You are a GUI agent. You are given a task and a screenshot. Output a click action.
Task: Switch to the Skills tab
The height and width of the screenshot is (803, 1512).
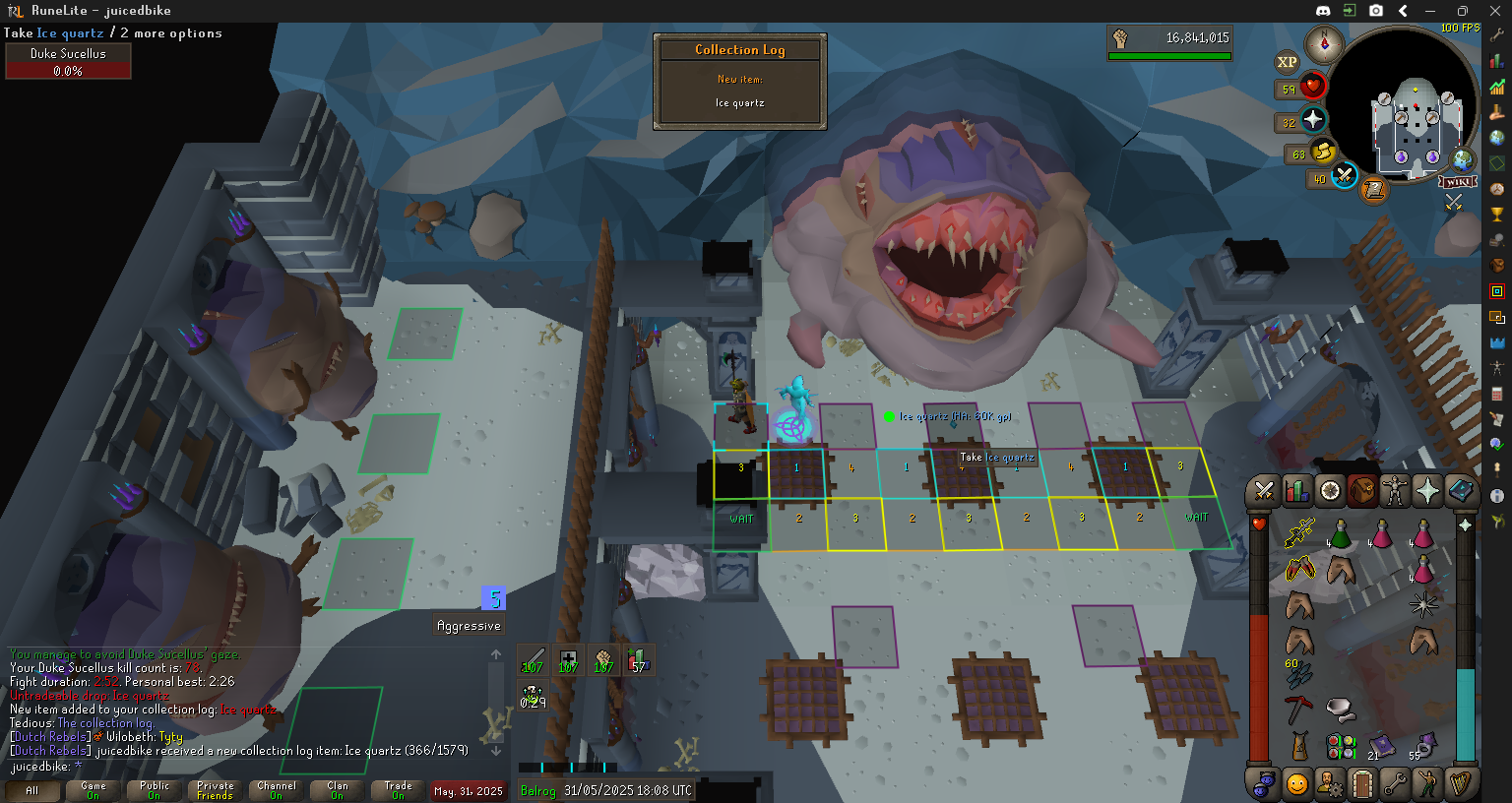pos(1297,490)
